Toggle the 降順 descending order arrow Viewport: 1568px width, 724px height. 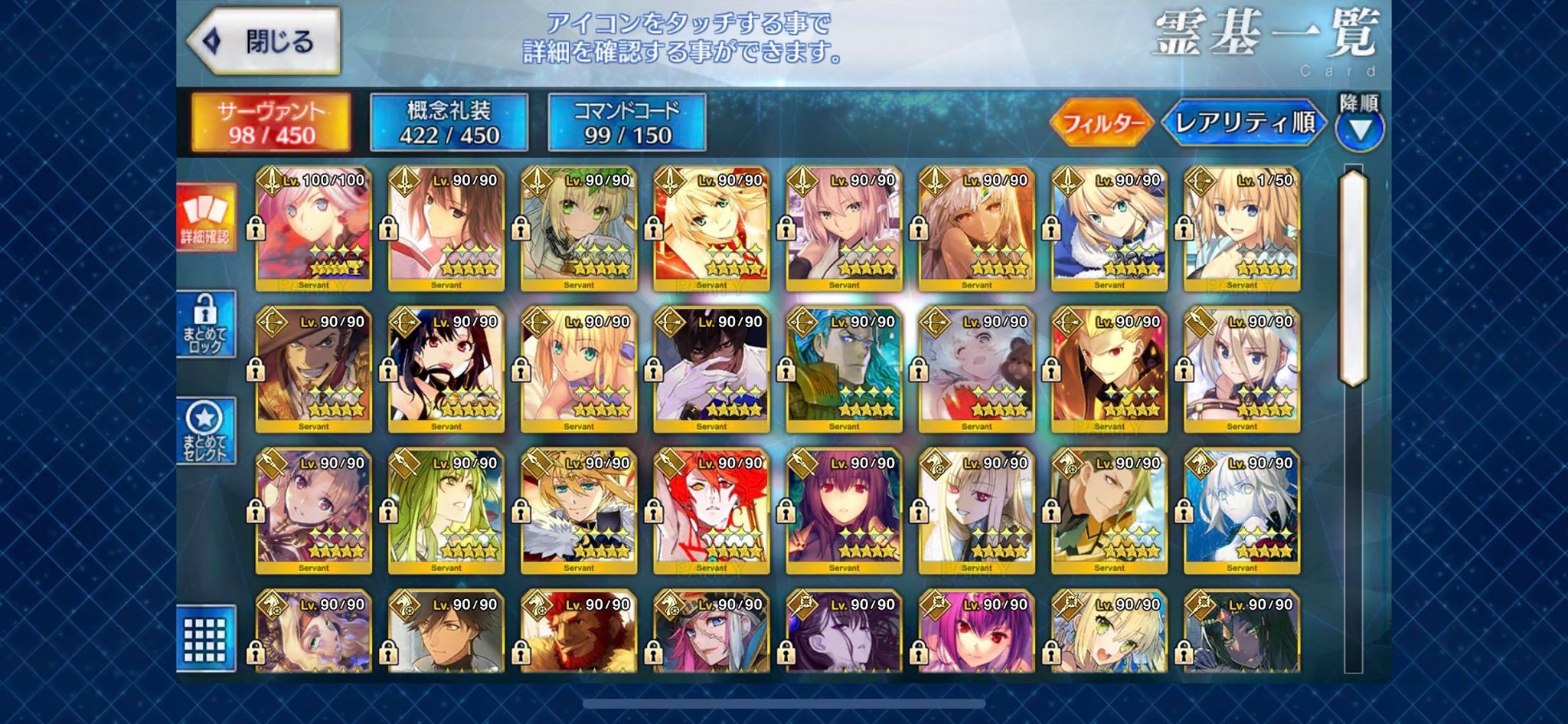click(1360, 123)
